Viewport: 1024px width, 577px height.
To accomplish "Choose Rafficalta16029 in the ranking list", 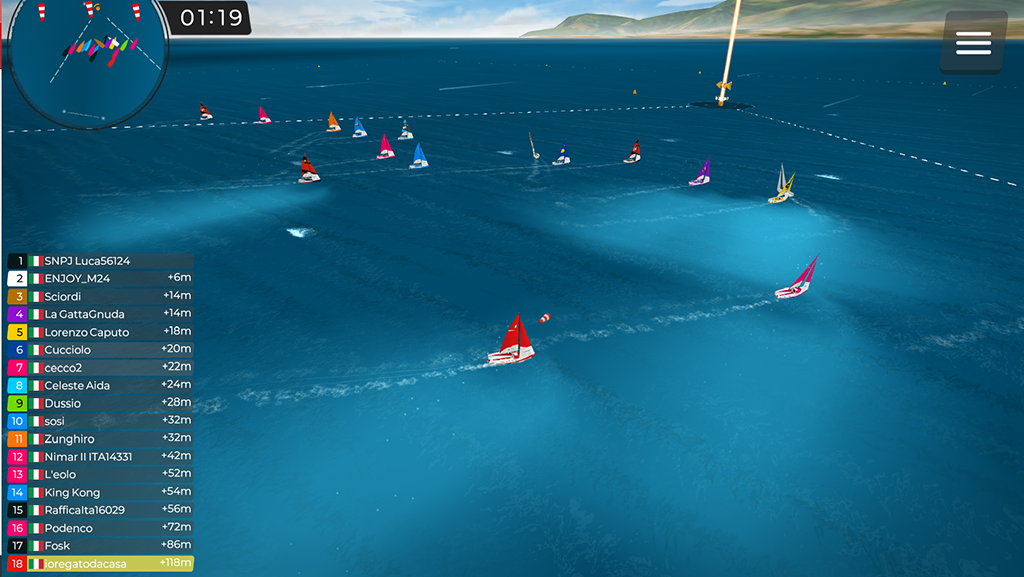I will (100, 510).
